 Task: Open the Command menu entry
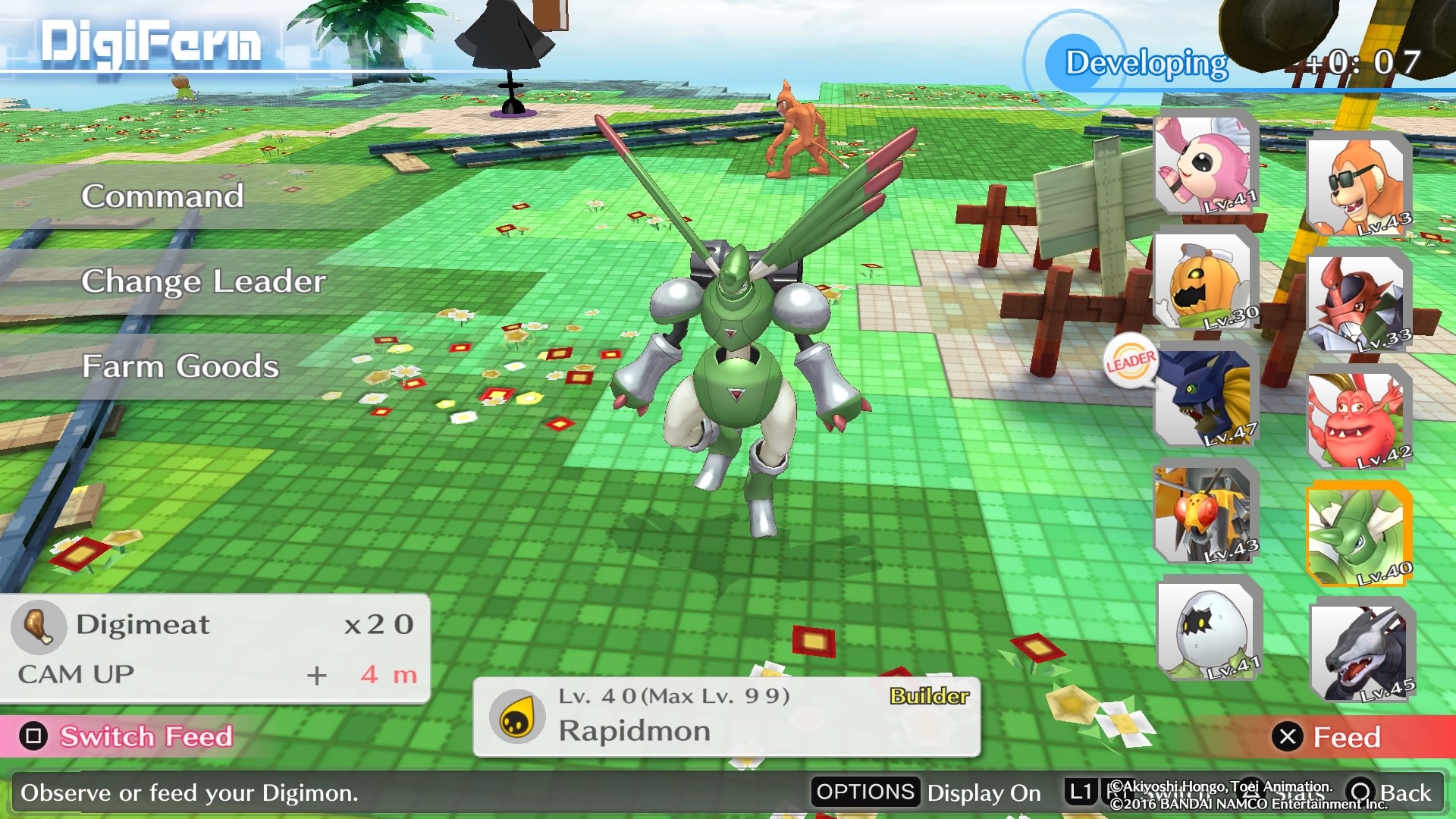pos(162,196)
